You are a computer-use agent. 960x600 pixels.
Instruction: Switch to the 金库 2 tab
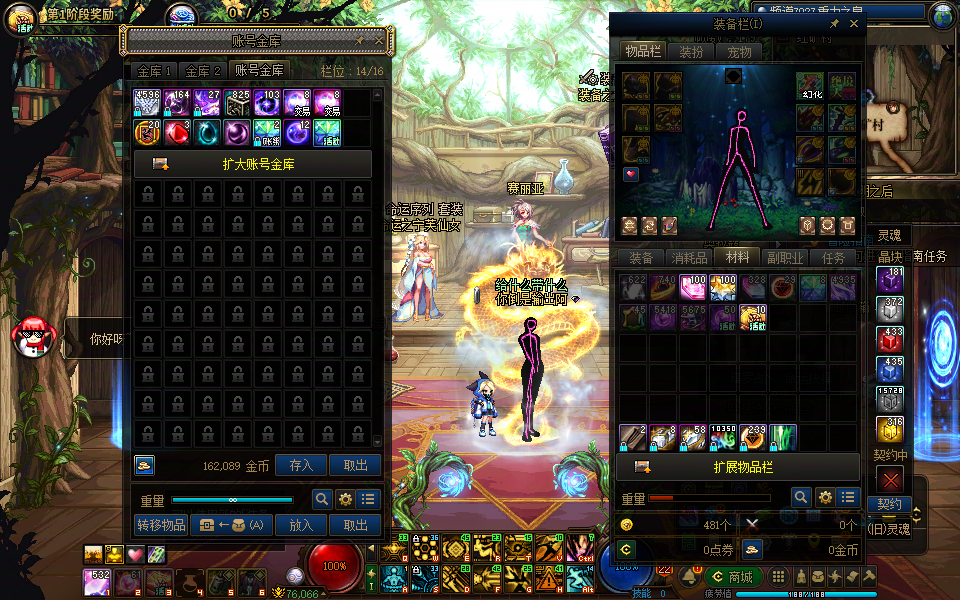203,70
